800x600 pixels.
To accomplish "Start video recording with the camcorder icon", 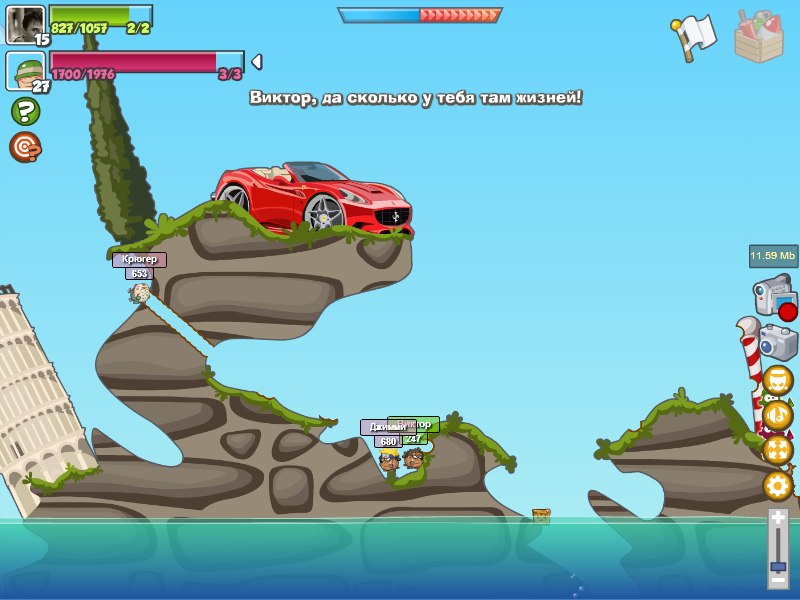I will click(x=773, y=297).
